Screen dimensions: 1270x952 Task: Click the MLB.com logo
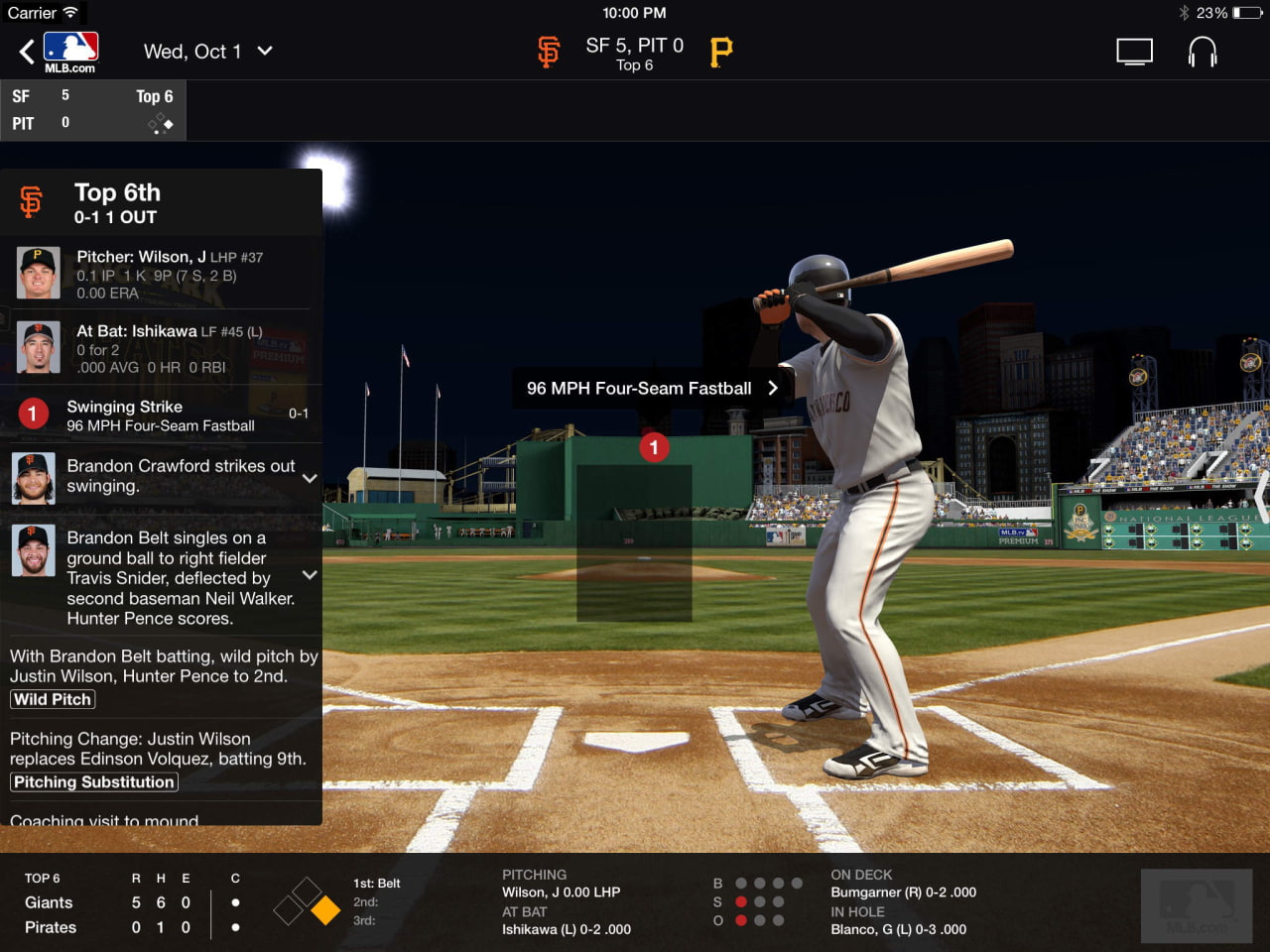click(x=69, y=51)
